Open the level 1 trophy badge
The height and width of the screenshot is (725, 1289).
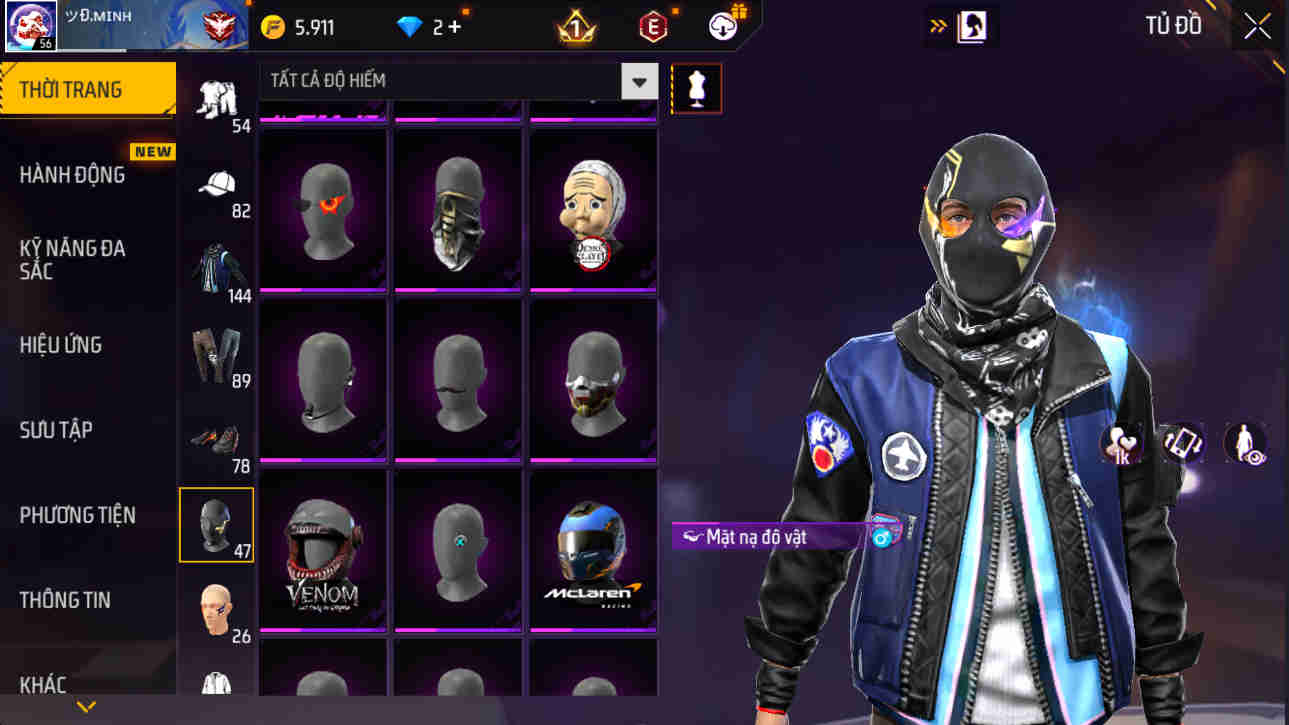click(x=574, y=27)
